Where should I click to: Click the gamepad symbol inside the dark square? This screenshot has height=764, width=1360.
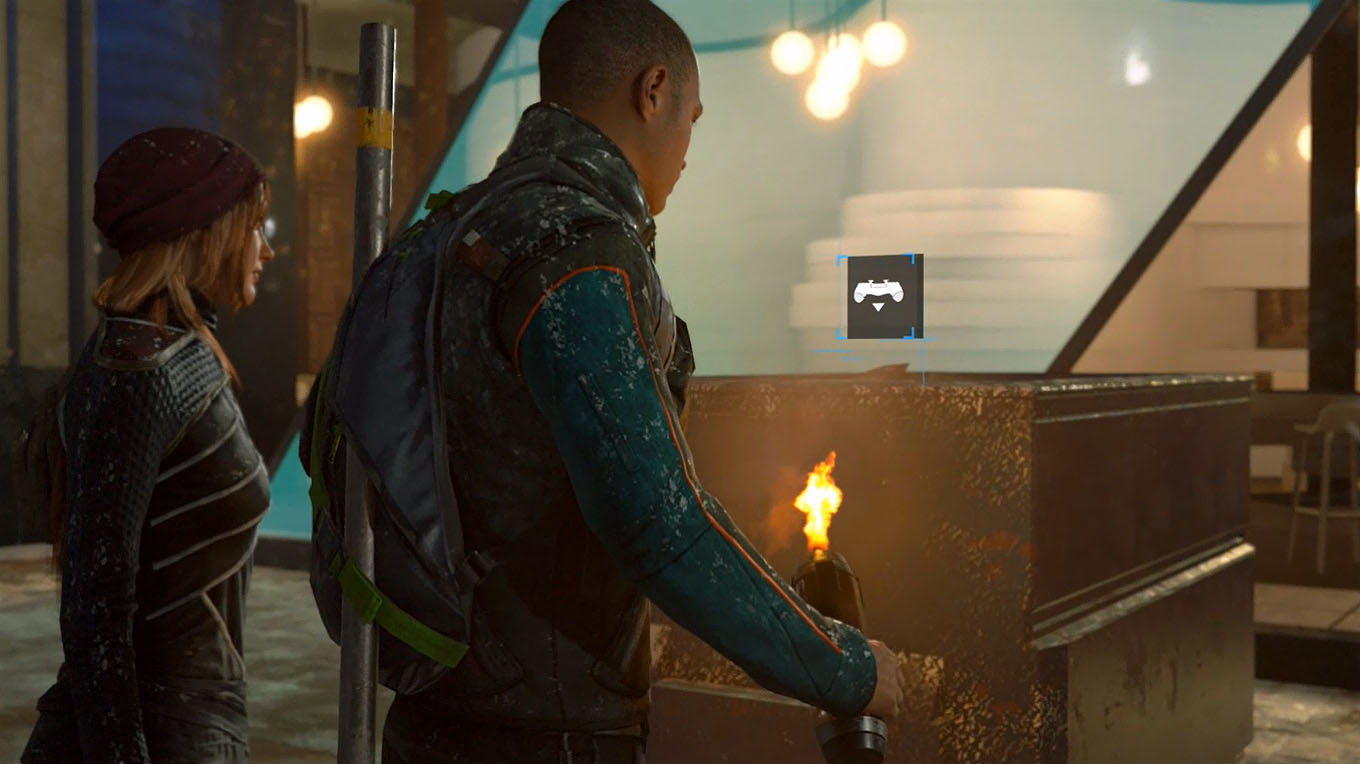(879, 288)
